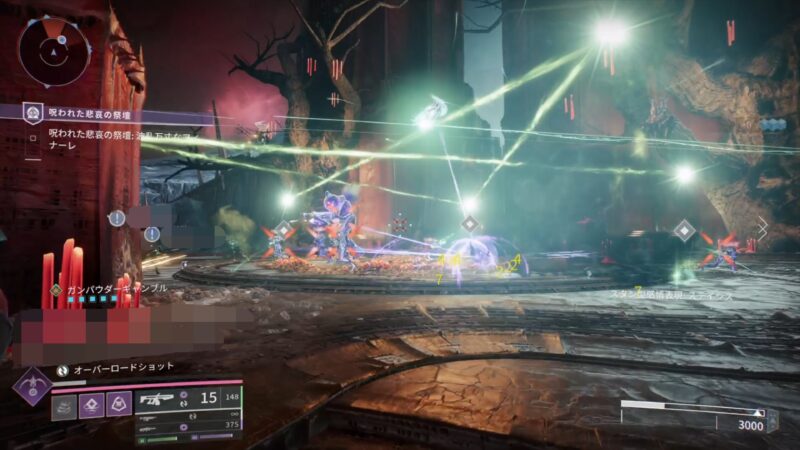The height and width of the screenshot is (450, 800).
Task: Click the オーバーロードショット perk icon
Action: (61, 368)
